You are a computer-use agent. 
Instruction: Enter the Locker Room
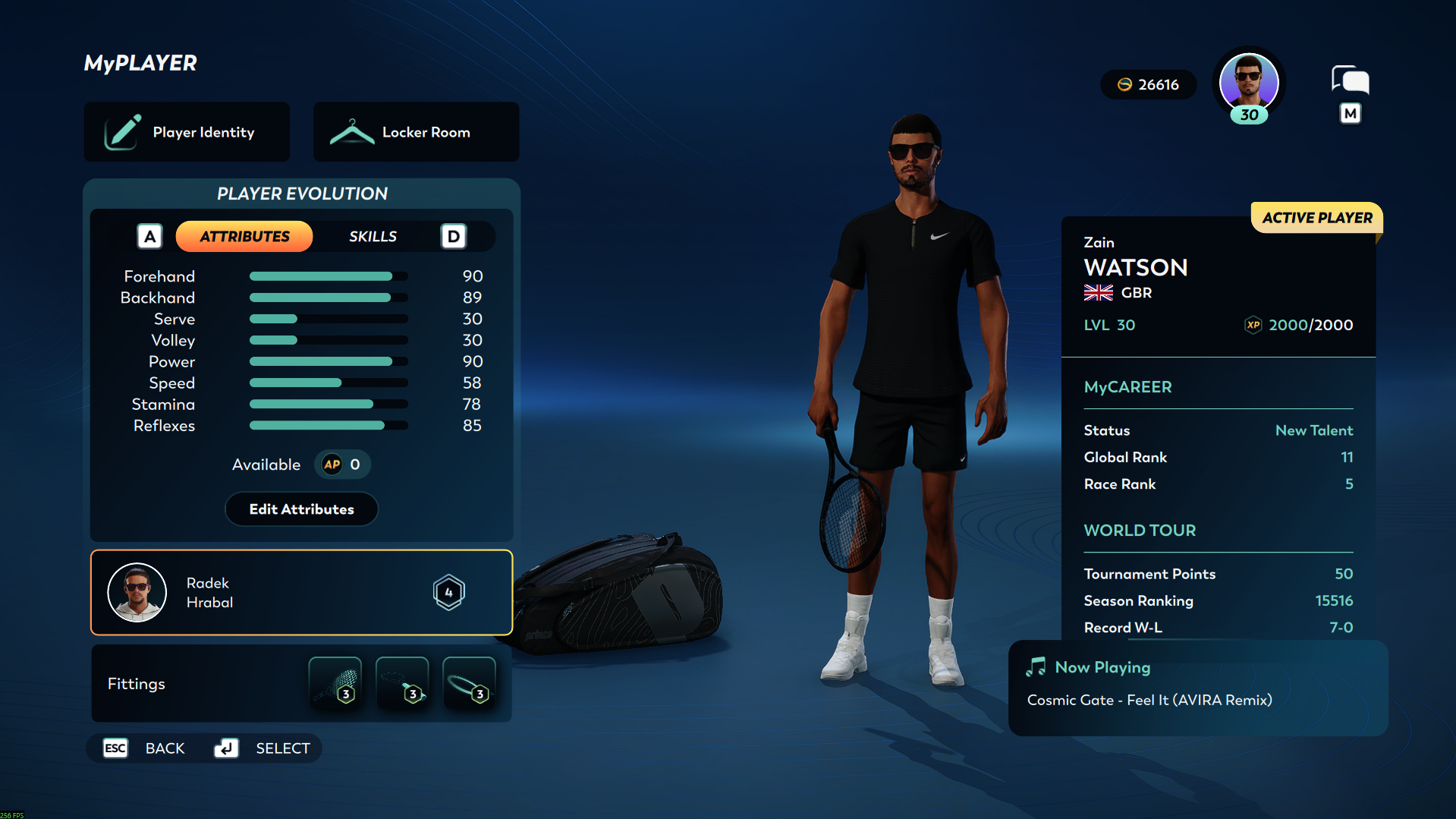pyautogui.click(x=416, y=132)
